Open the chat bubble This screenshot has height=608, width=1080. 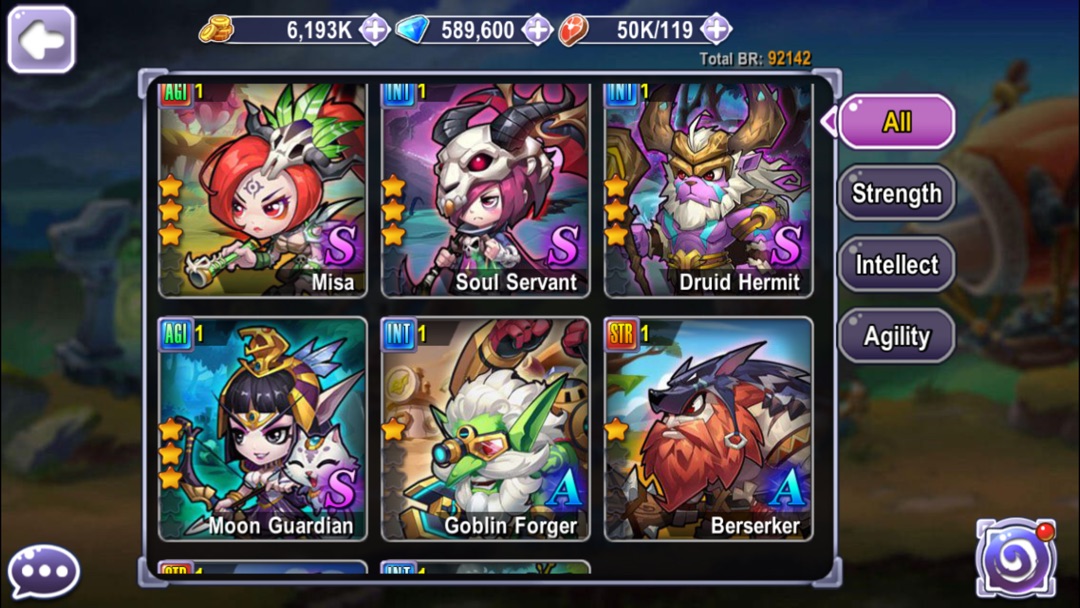click(x=44, y=572)
